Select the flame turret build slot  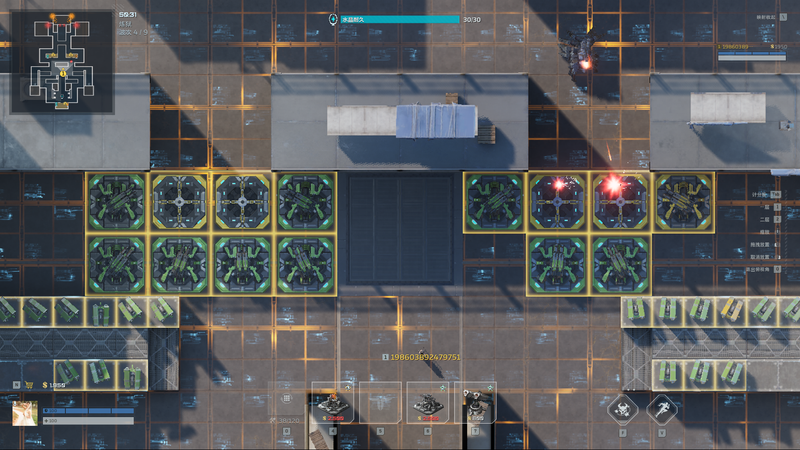(332, 405)
